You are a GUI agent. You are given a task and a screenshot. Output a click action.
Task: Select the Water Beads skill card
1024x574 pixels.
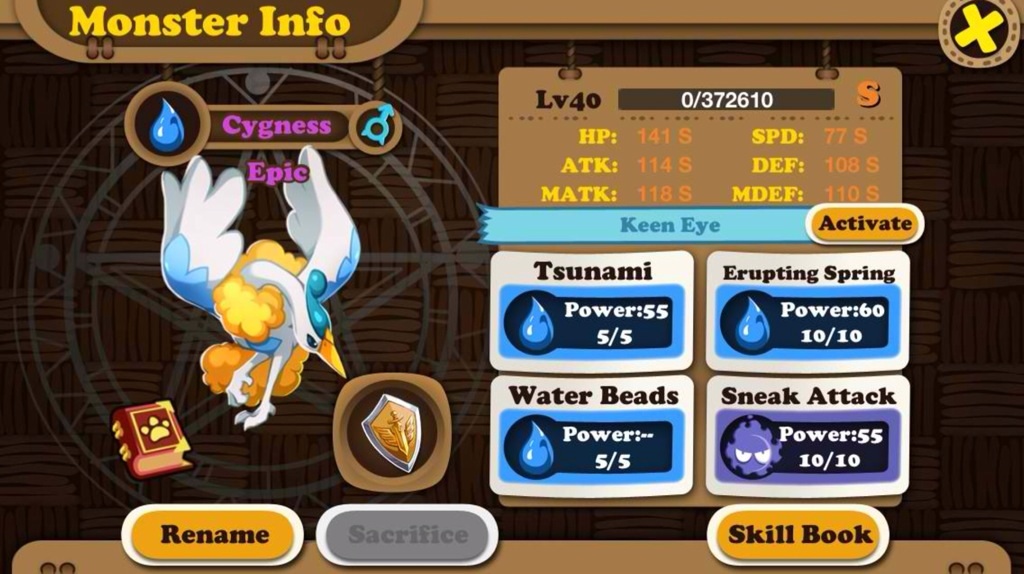pyautogui.click(x=592, y=436)
